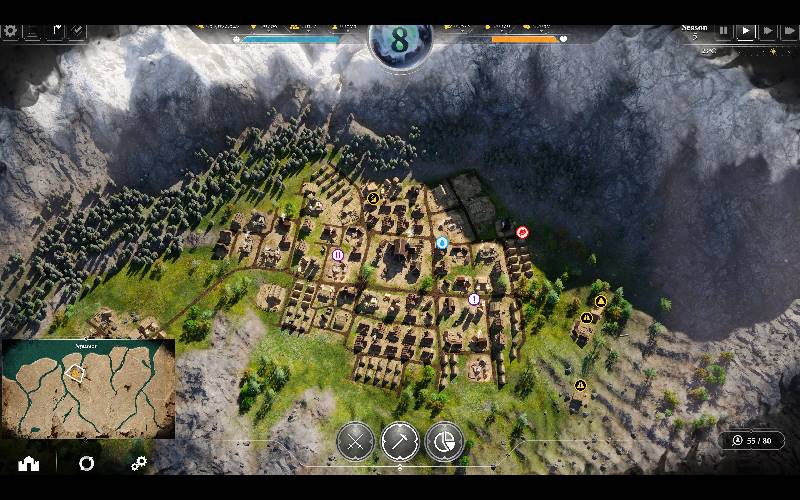Viewport: 800px width, 500px height.
Task: Set game to normal play speed
Action: 745,32
